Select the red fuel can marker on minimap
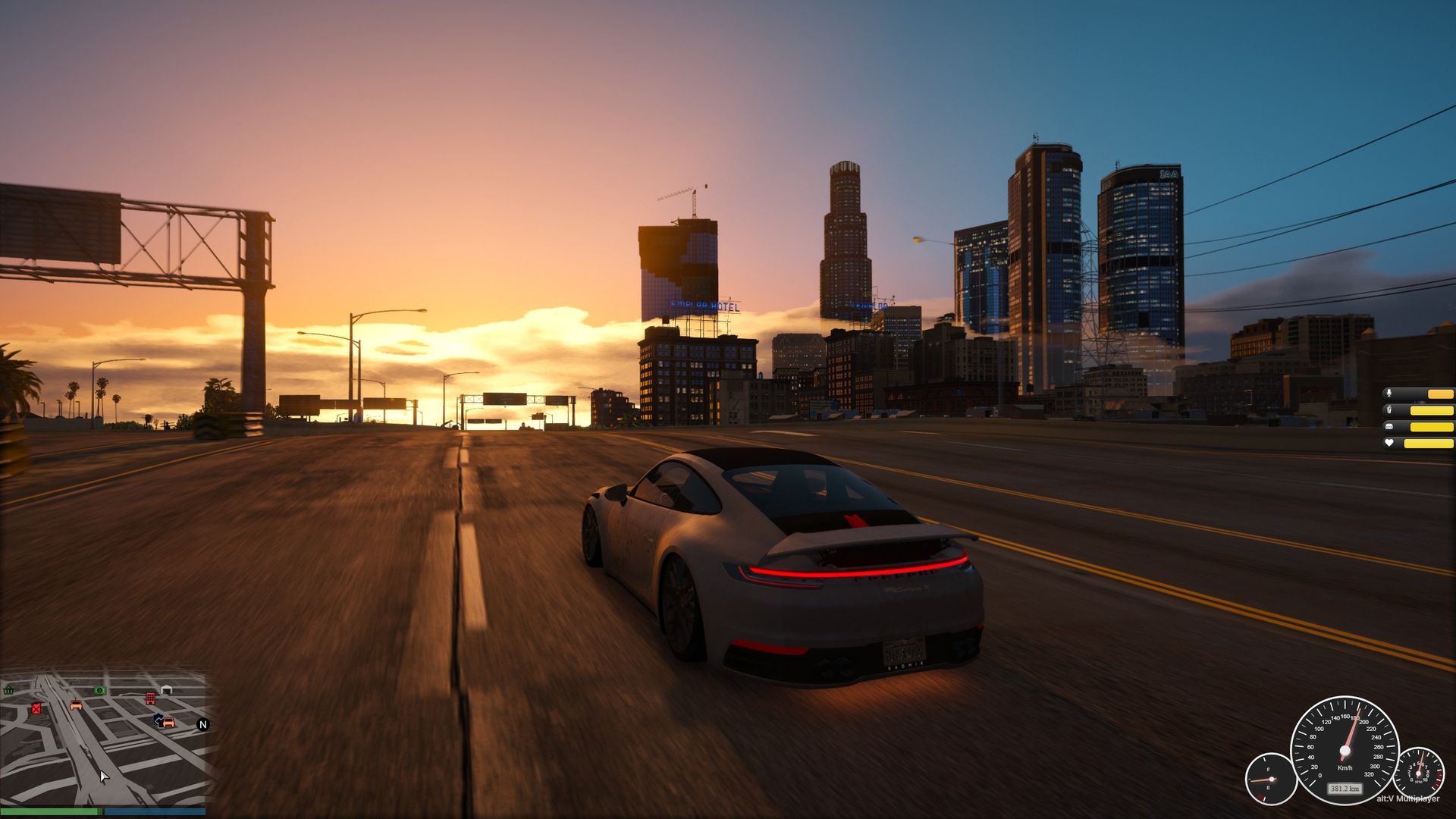The width and height of the screenshot is (1456, 819). (x=36, y=708)
